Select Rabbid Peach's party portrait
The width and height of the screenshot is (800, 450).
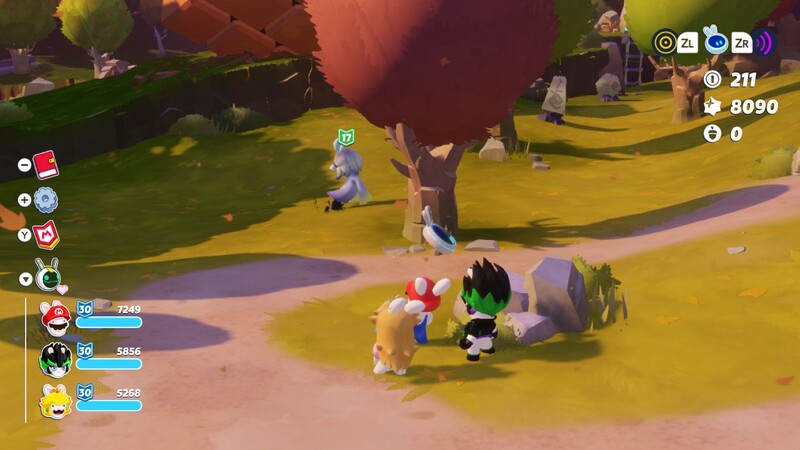(x=55, y=400)
